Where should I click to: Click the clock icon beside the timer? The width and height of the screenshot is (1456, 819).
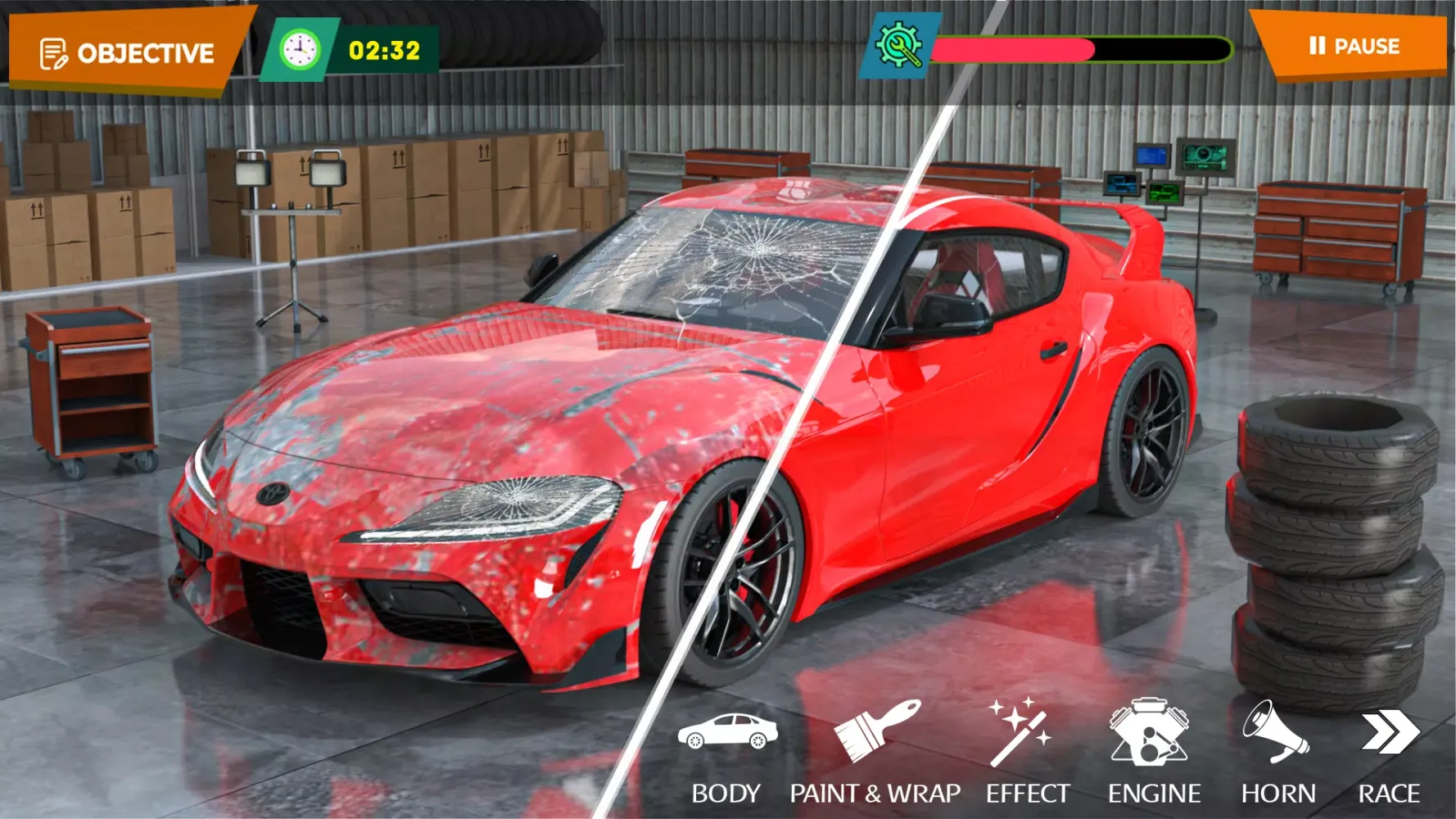(300, 49)
